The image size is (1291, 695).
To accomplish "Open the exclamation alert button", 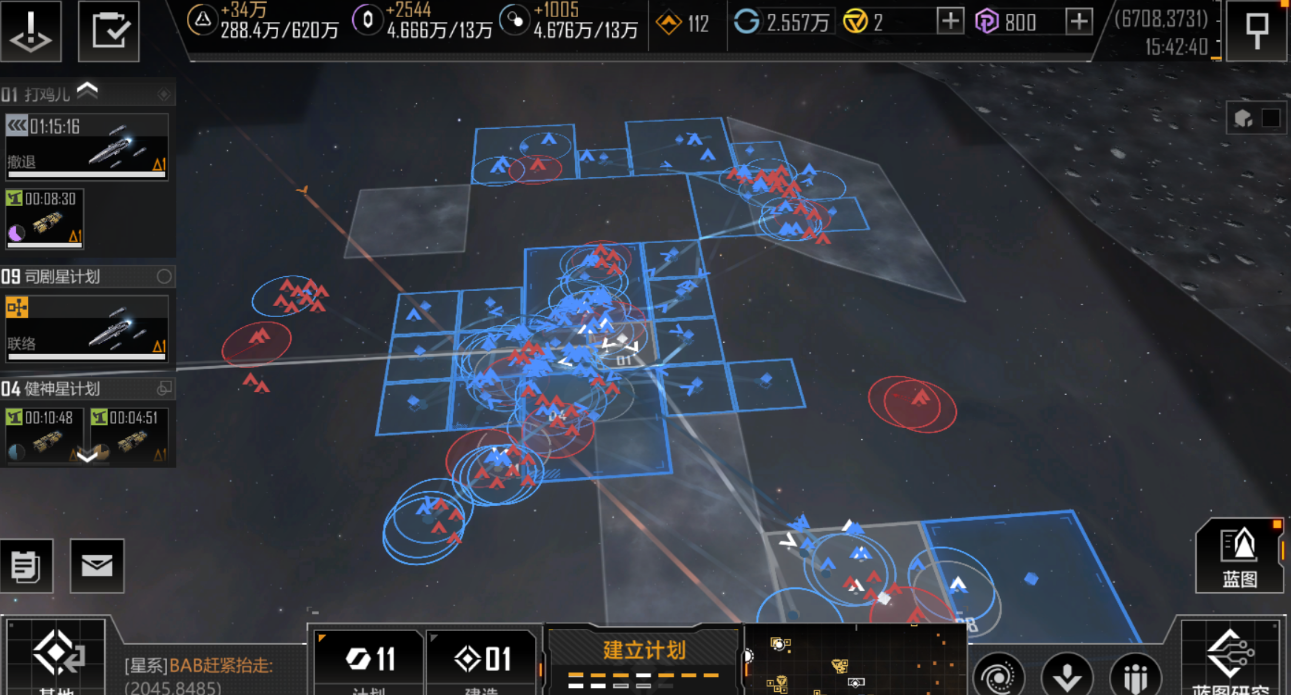I will pos(30,30).
